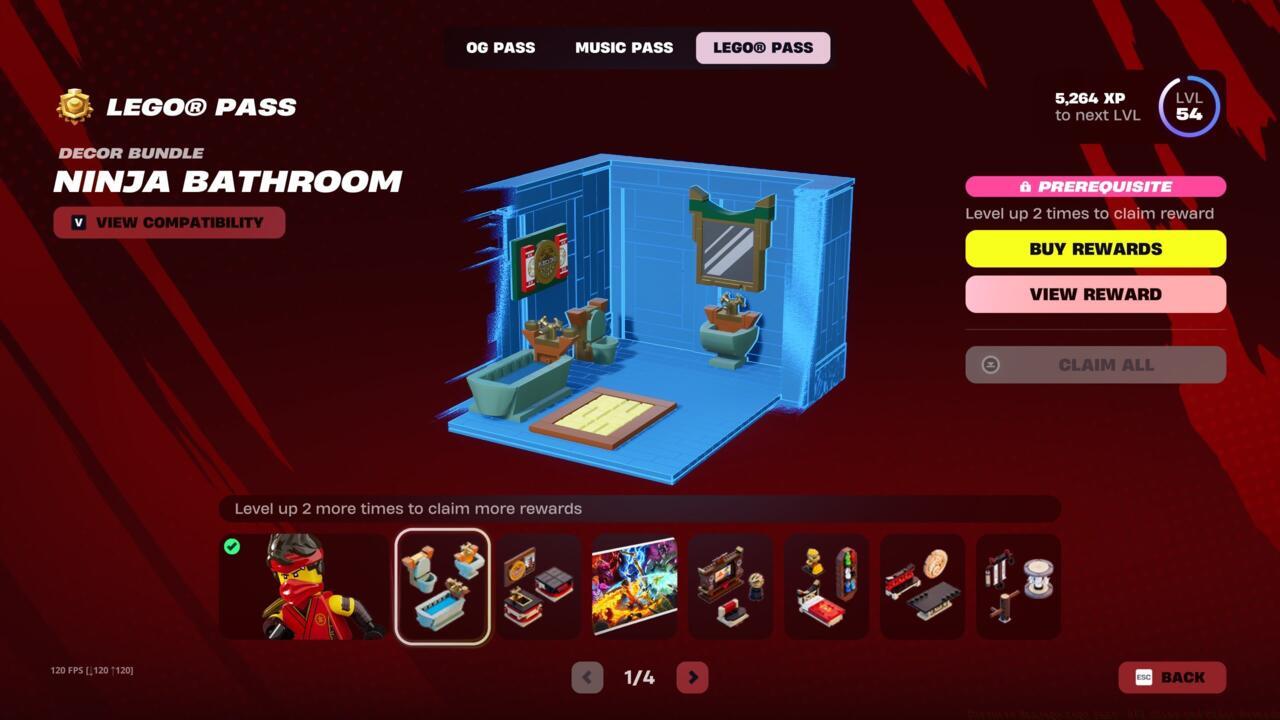The width and height of the screenshot is (1280, 720).
Task: Select the Ninja Bathroom set thumbnail
Action: click(x=442, y=586)
